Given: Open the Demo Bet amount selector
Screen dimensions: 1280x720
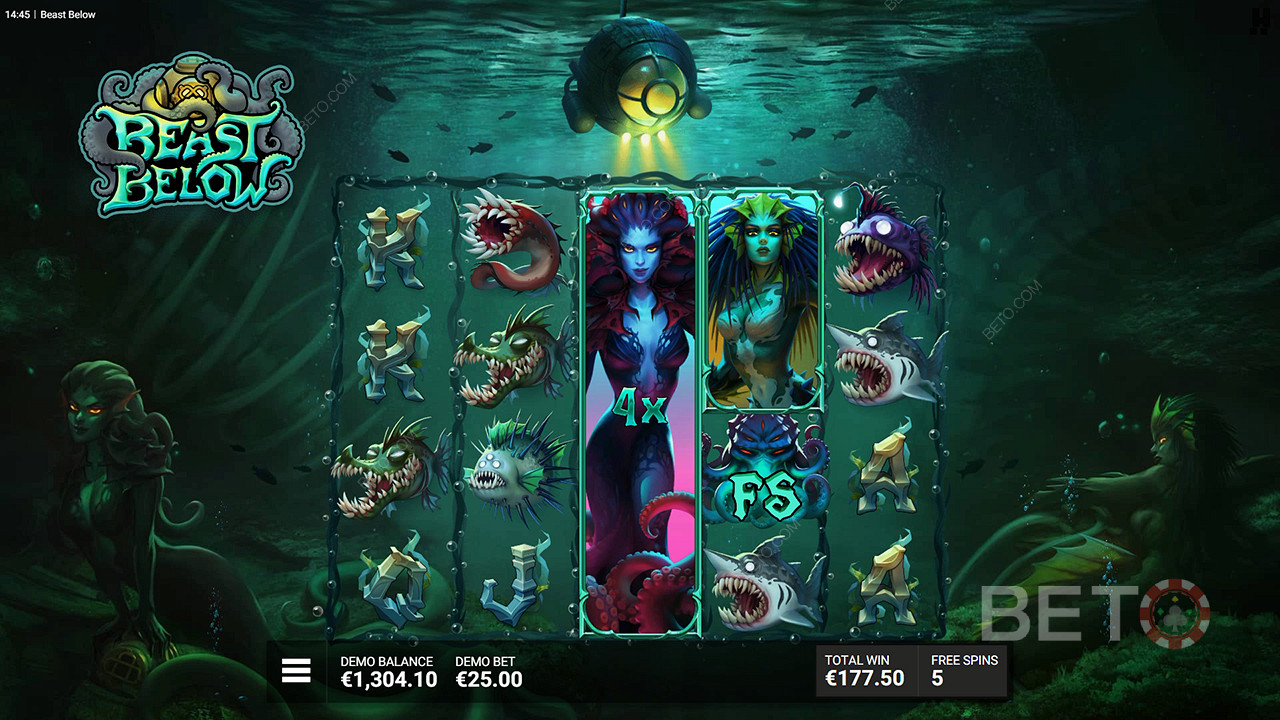Looking at the screenshot, I should click(489, 671).
